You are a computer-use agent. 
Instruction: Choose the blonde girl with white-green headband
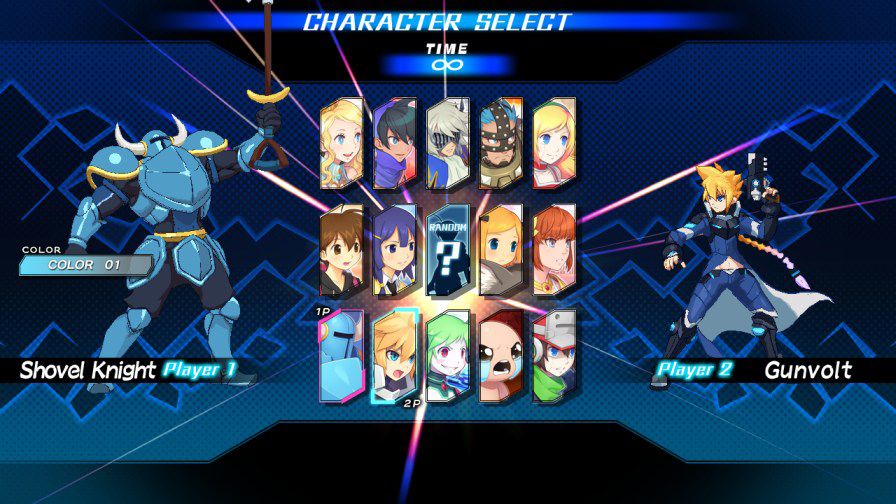[x=554, y=145]
